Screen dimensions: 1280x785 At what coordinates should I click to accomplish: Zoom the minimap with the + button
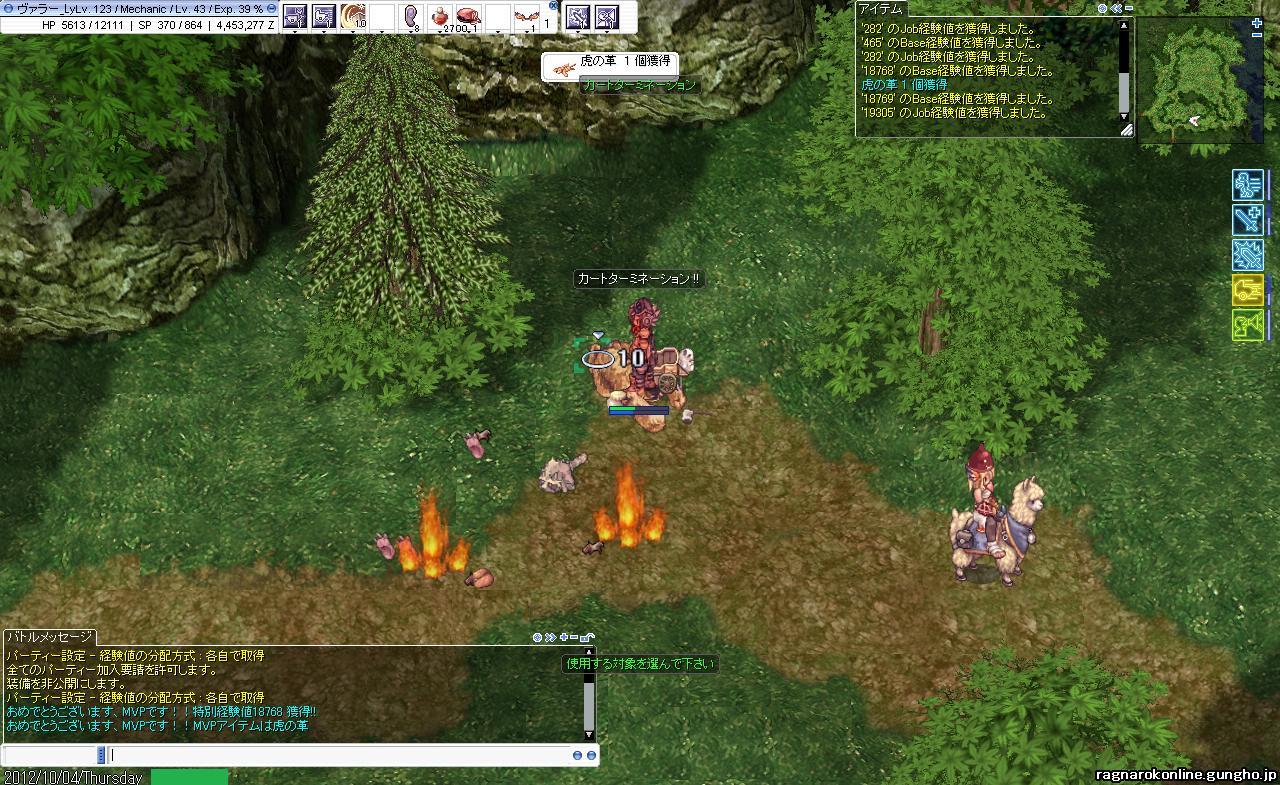pos(1257,23)
